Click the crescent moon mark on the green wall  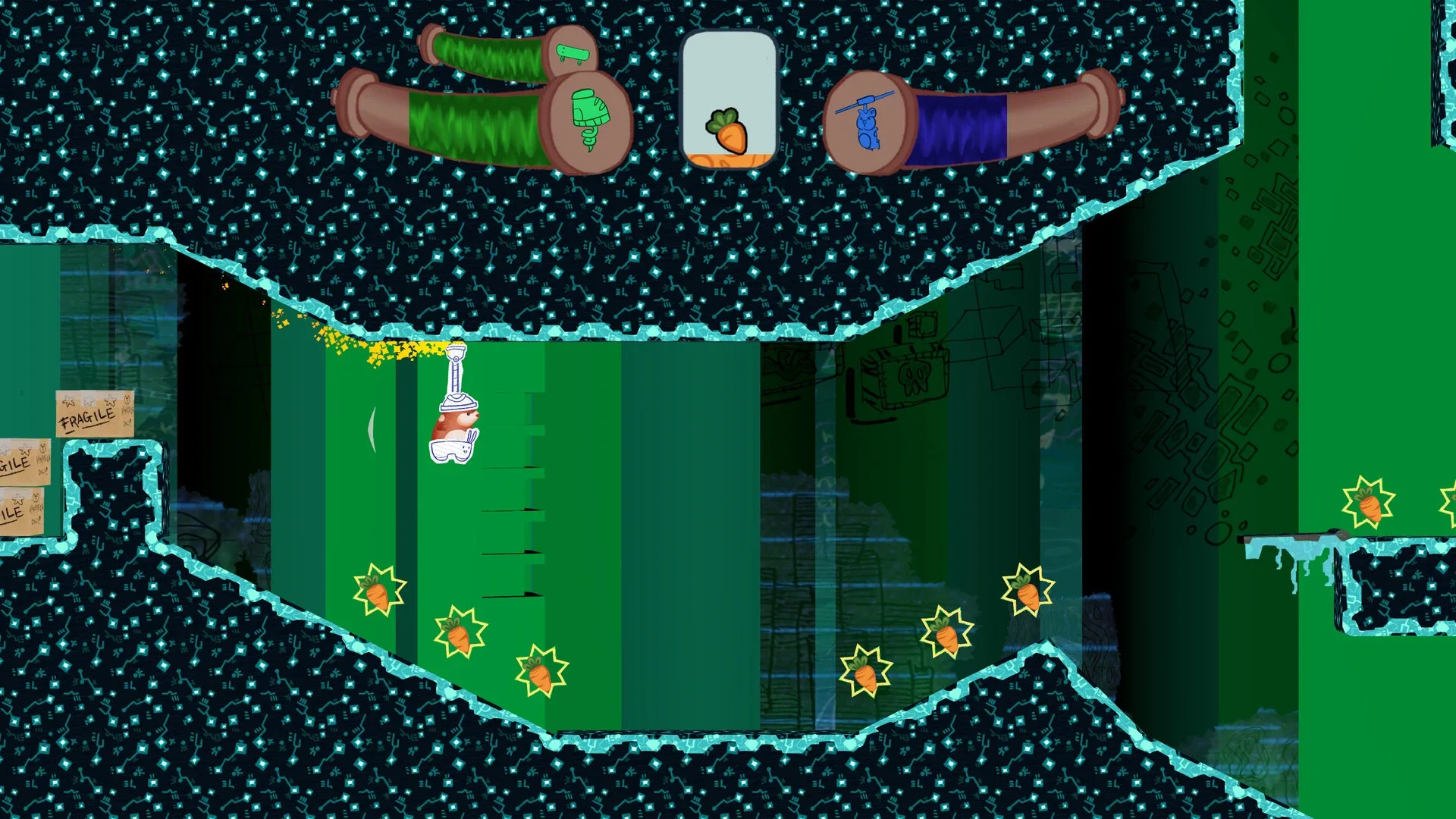point(373,431)
